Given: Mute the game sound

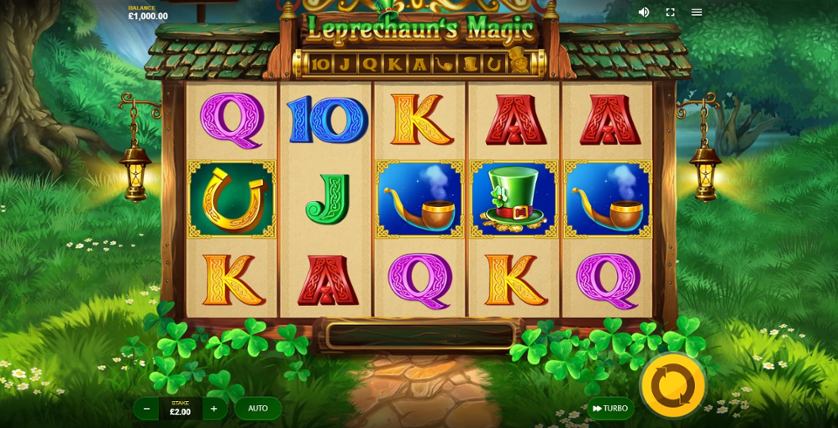Looking at the screenshot, I should pyautogui.click(x=643, y=12).
